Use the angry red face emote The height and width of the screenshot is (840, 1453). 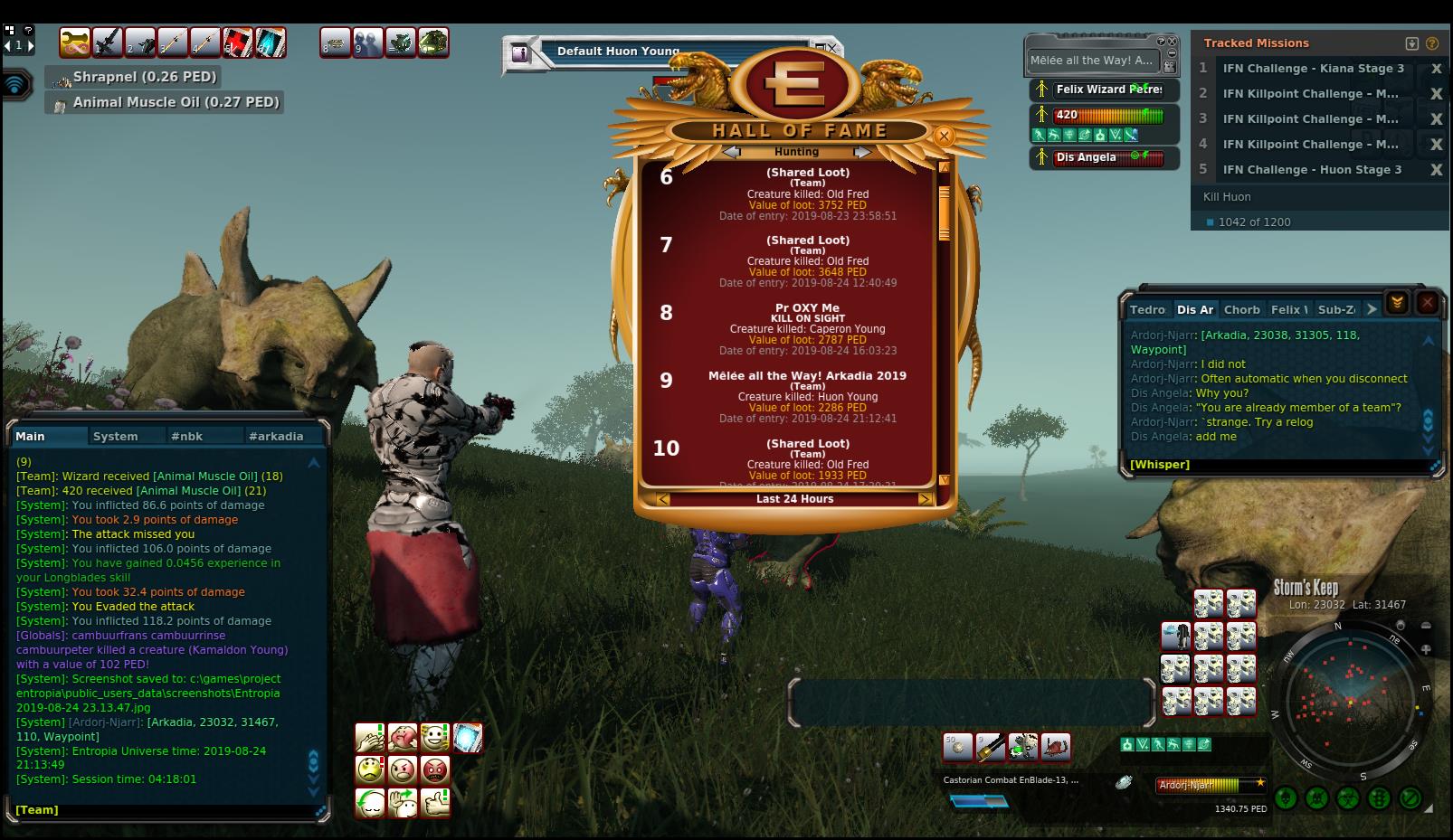[435, 770]
